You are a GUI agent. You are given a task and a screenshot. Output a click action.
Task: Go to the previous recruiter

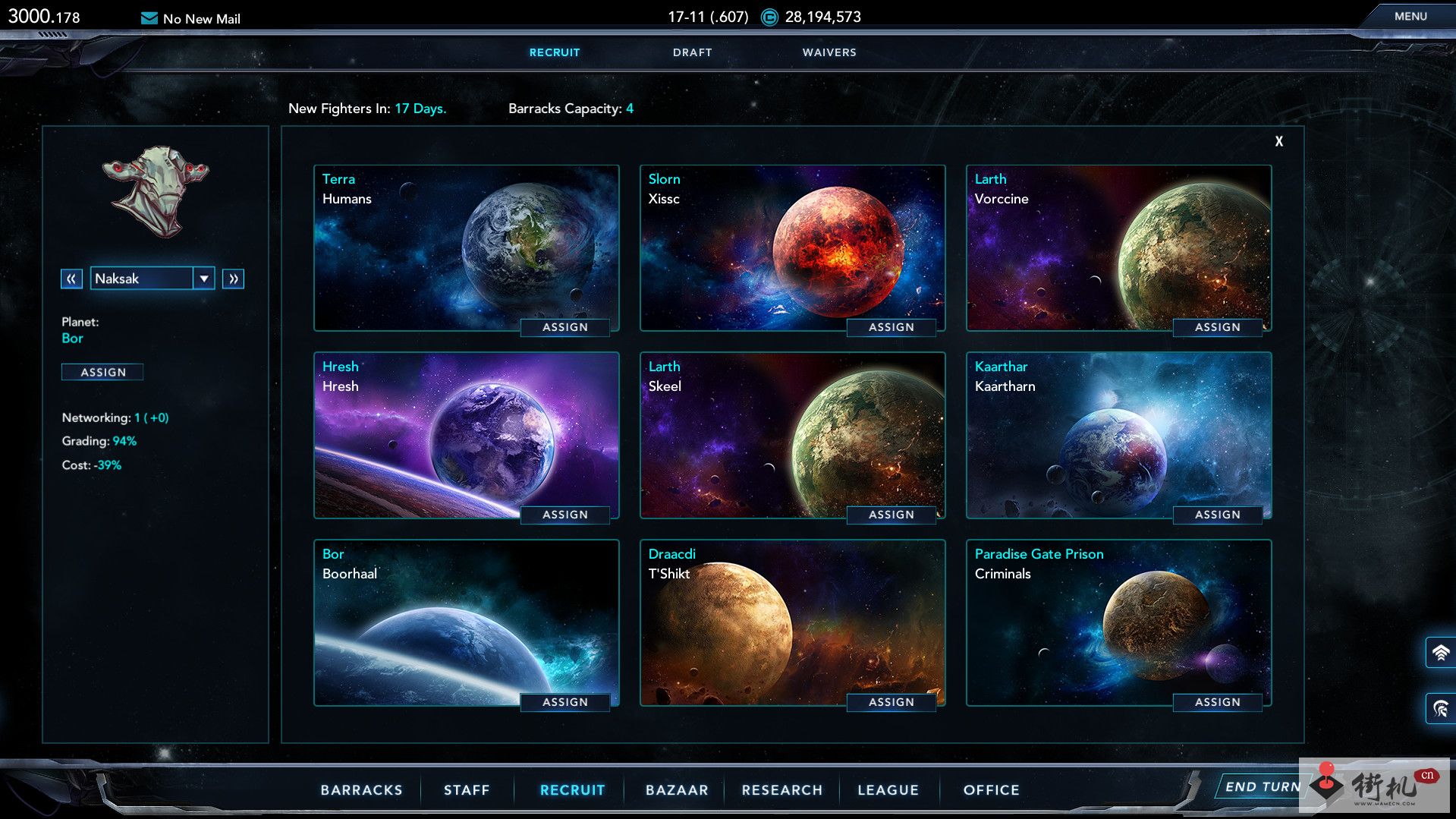tap(71, 279)
